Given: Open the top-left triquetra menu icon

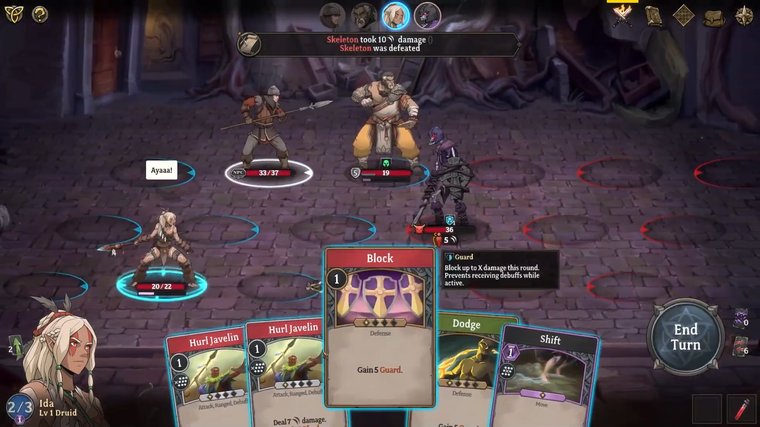Looking at the screenshot, I should pos(14,14).
